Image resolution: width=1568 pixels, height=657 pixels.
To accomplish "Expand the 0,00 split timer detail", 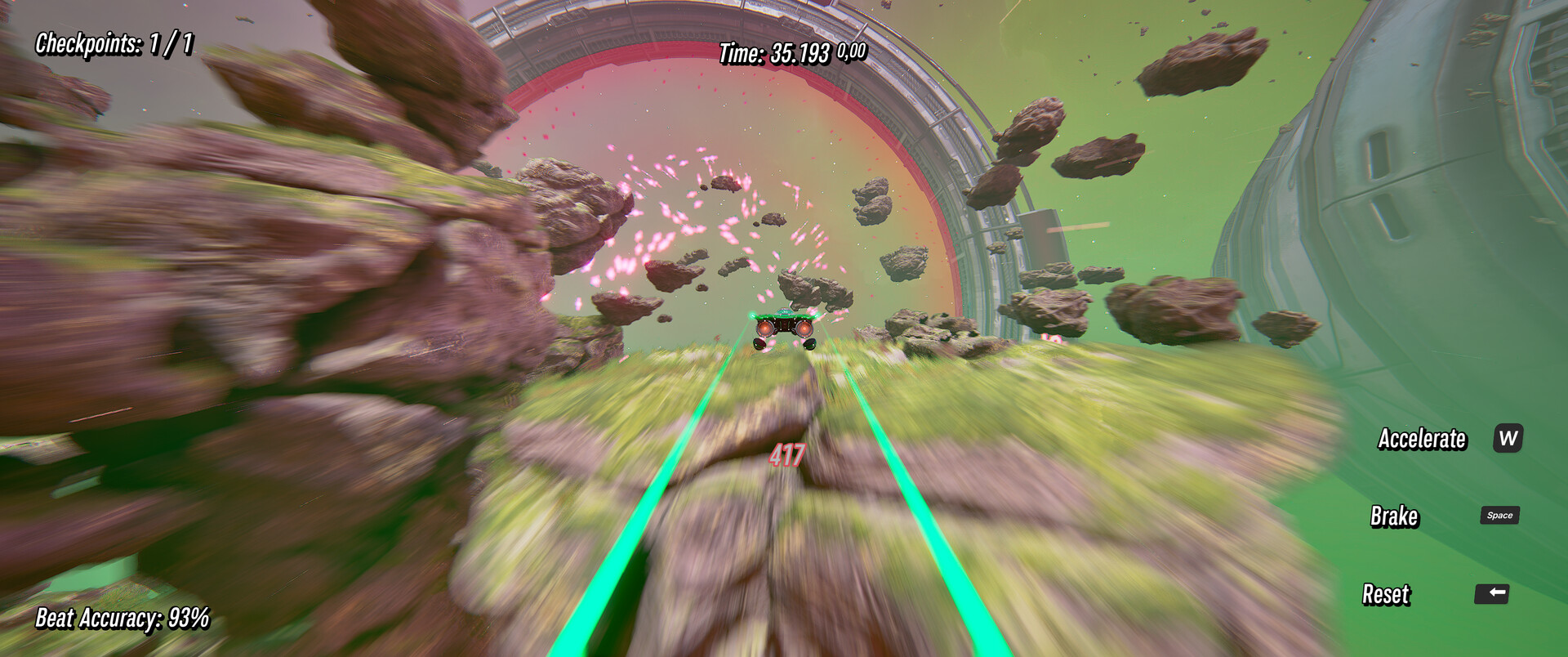I will [x=850, y=52].
